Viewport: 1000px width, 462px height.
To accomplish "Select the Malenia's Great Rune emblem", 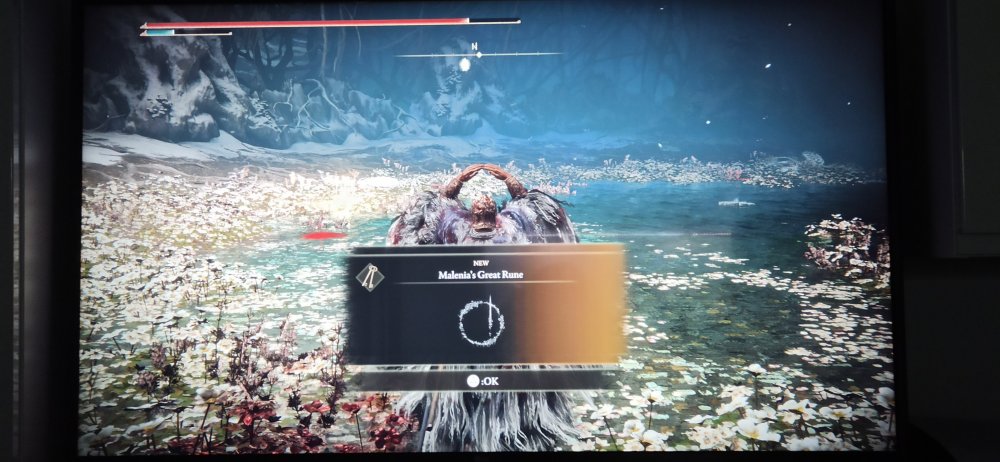I will (x=482, y=322).
